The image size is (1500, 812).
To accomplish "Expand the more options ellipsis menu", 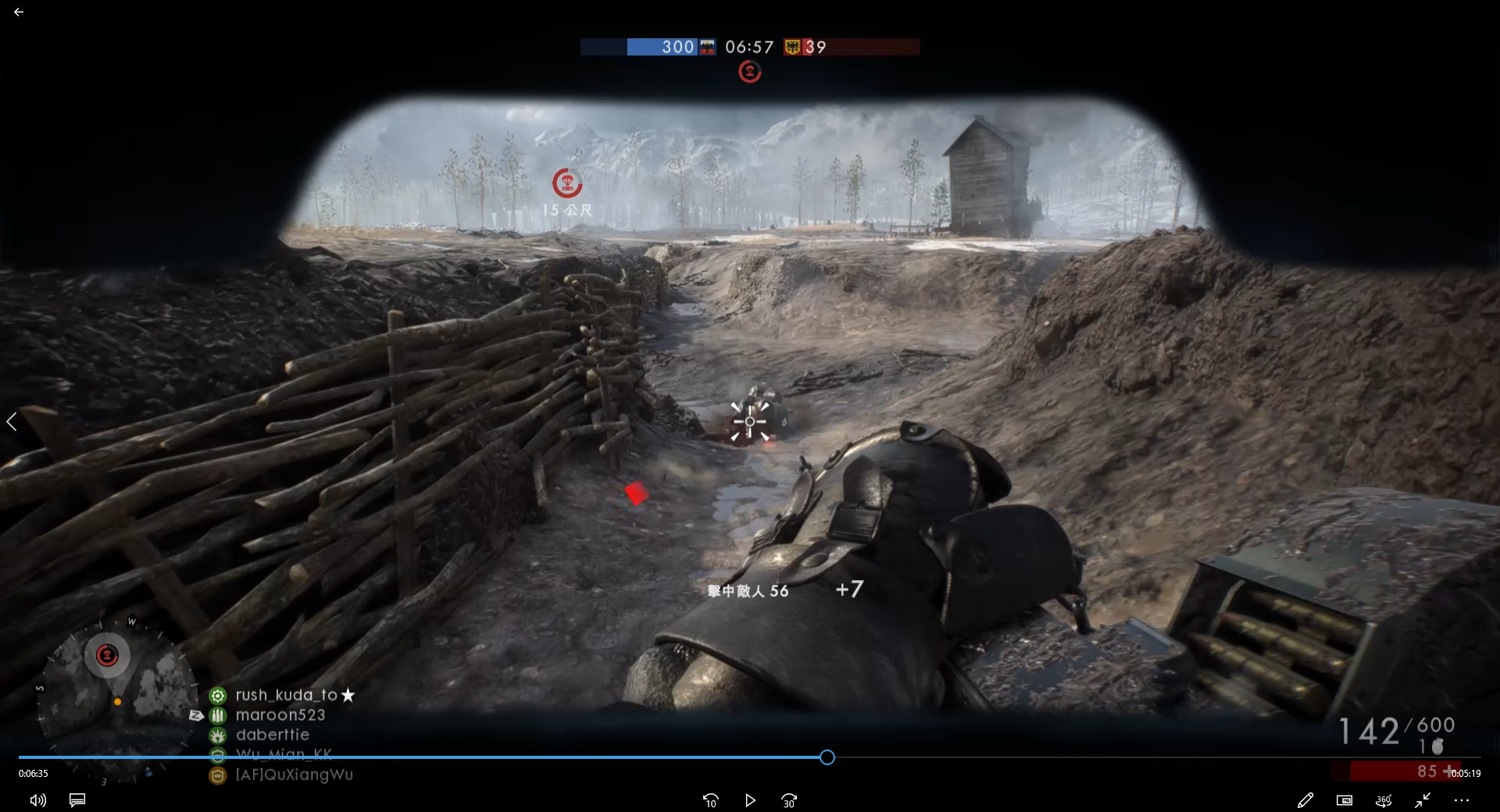I will tap(1462, 800).
